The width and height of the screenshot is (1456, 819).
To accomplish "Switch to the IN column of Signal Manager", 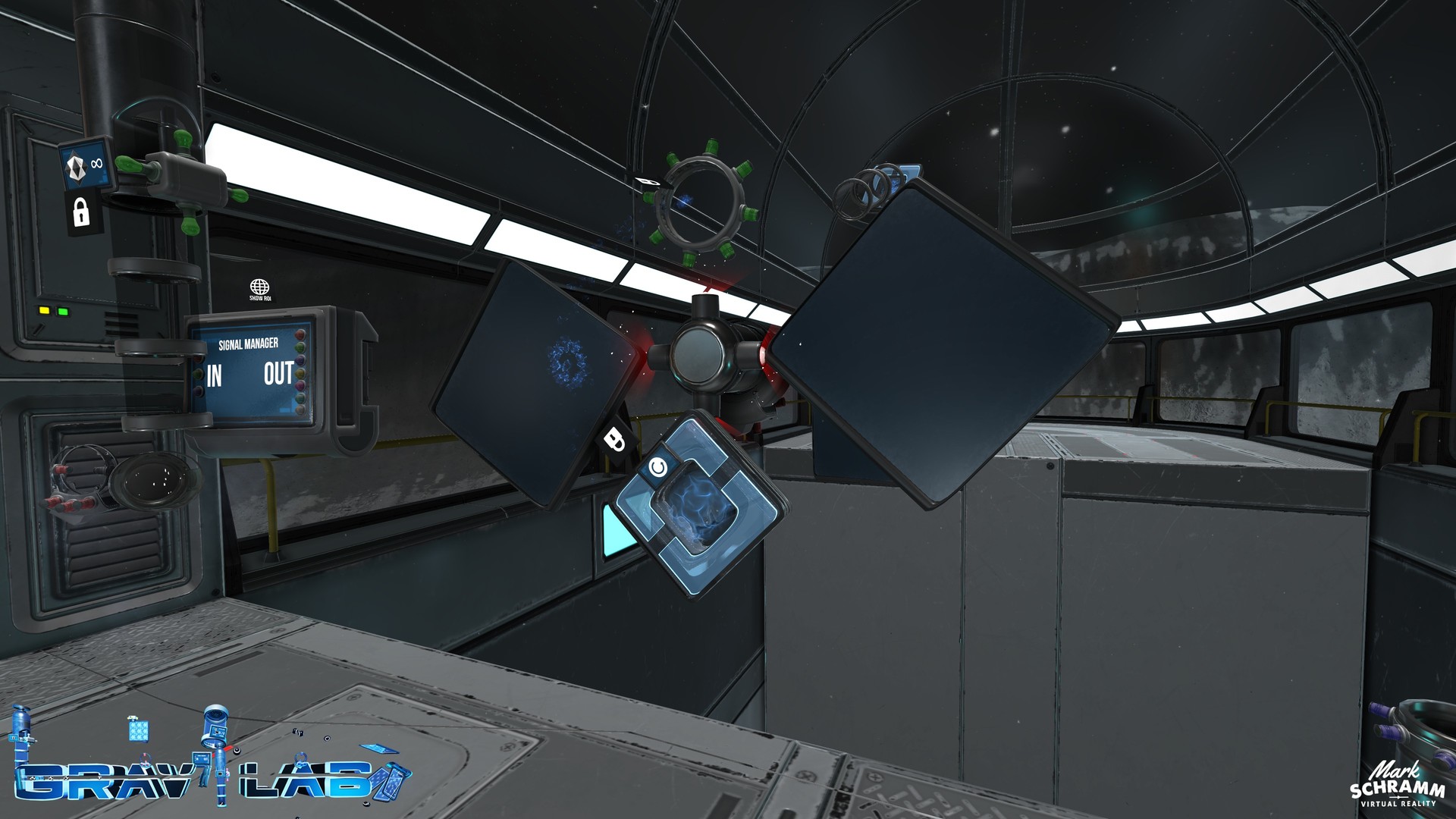I will click(x=215, y=373).
